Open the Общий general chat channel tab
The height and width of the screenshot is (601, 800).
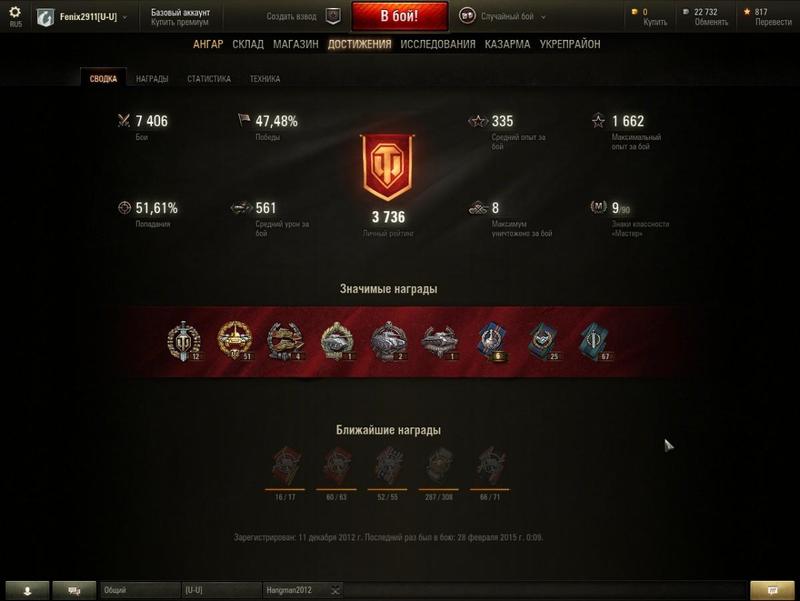click(139, 591)
